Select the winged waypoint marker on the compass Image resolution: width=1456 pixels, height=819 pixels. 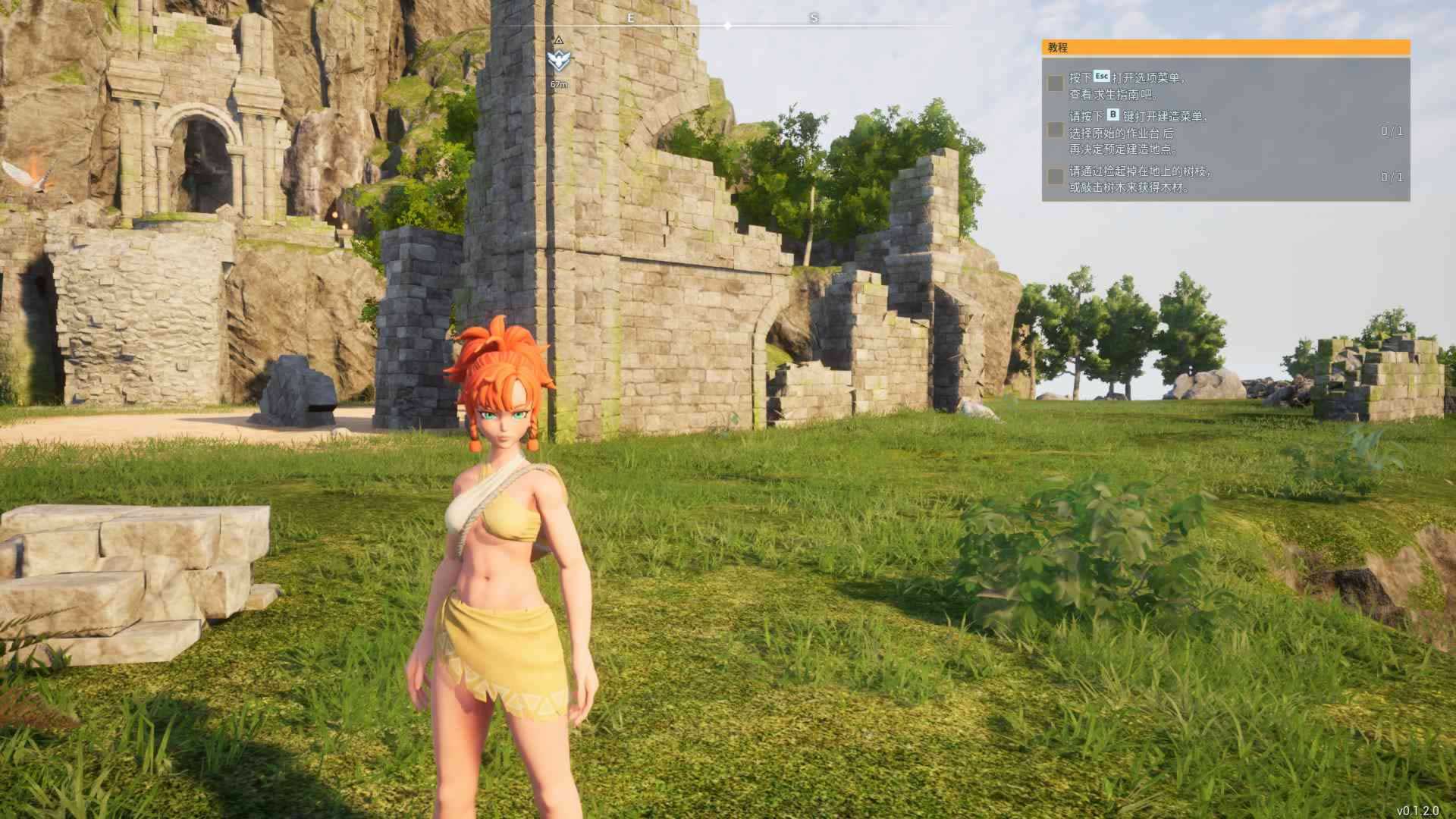click(x=559, y=61)
